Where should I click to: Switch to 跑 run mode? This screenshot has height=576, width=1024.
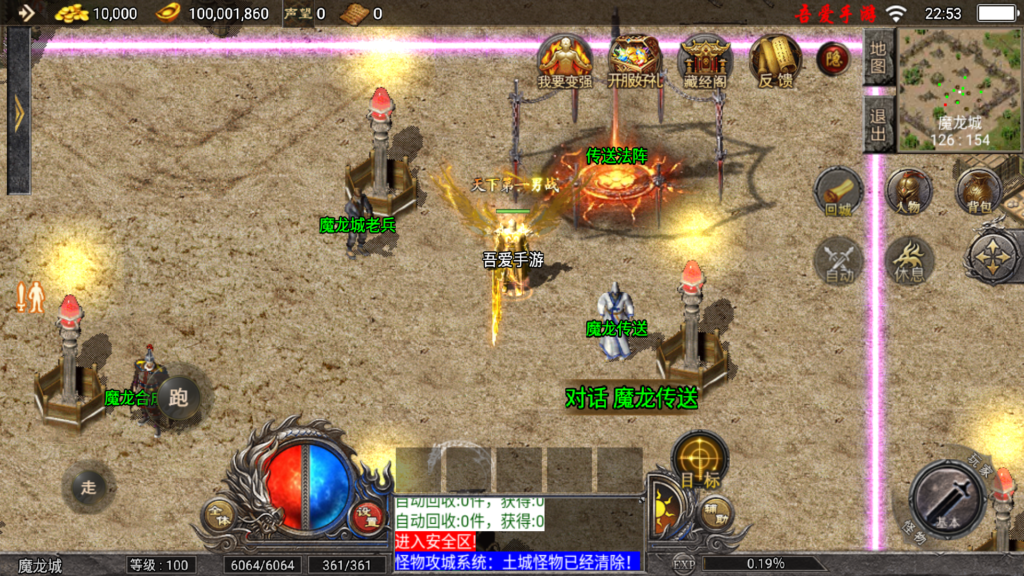[x=178, y=398]
